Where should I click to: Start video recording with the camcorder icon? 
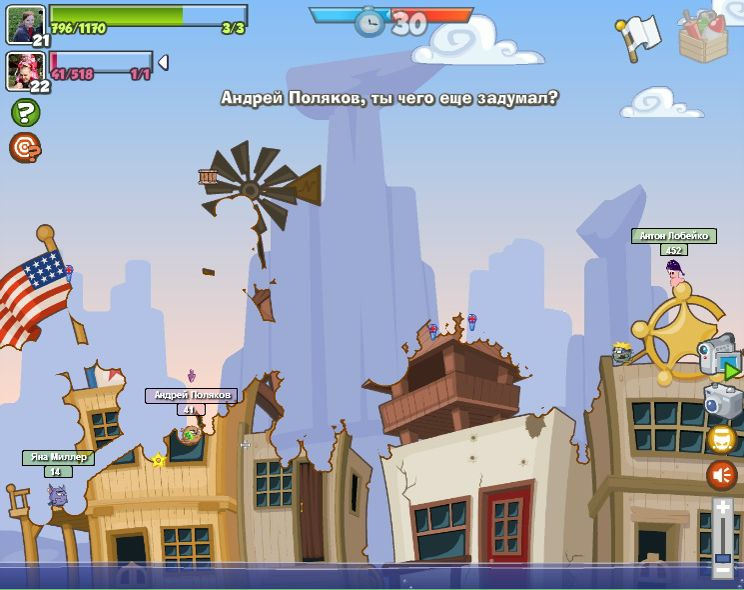click(717, 356)
